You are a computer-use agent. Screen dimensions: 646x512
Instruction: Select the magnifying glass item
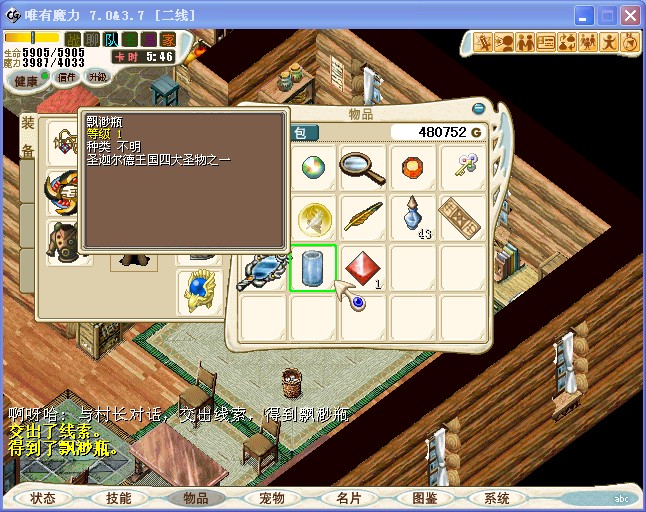362,167
